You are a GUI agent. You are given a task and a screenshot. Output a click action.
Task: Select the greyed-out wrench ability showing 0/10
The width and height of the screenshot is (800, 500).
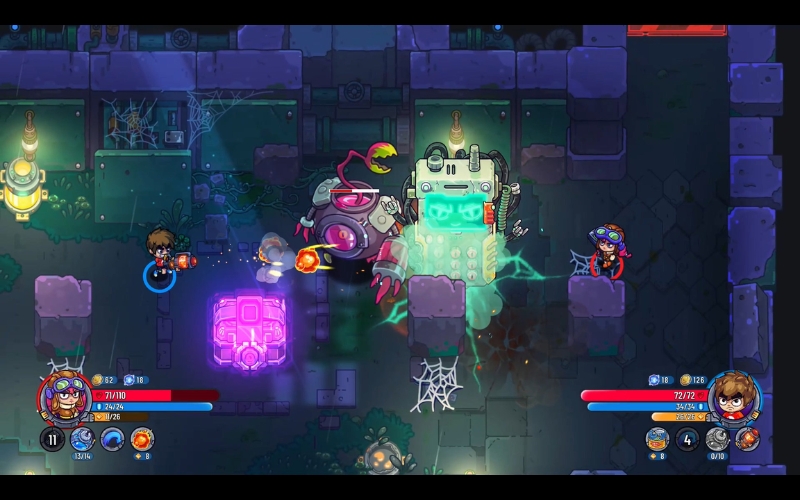click(717, 438)
